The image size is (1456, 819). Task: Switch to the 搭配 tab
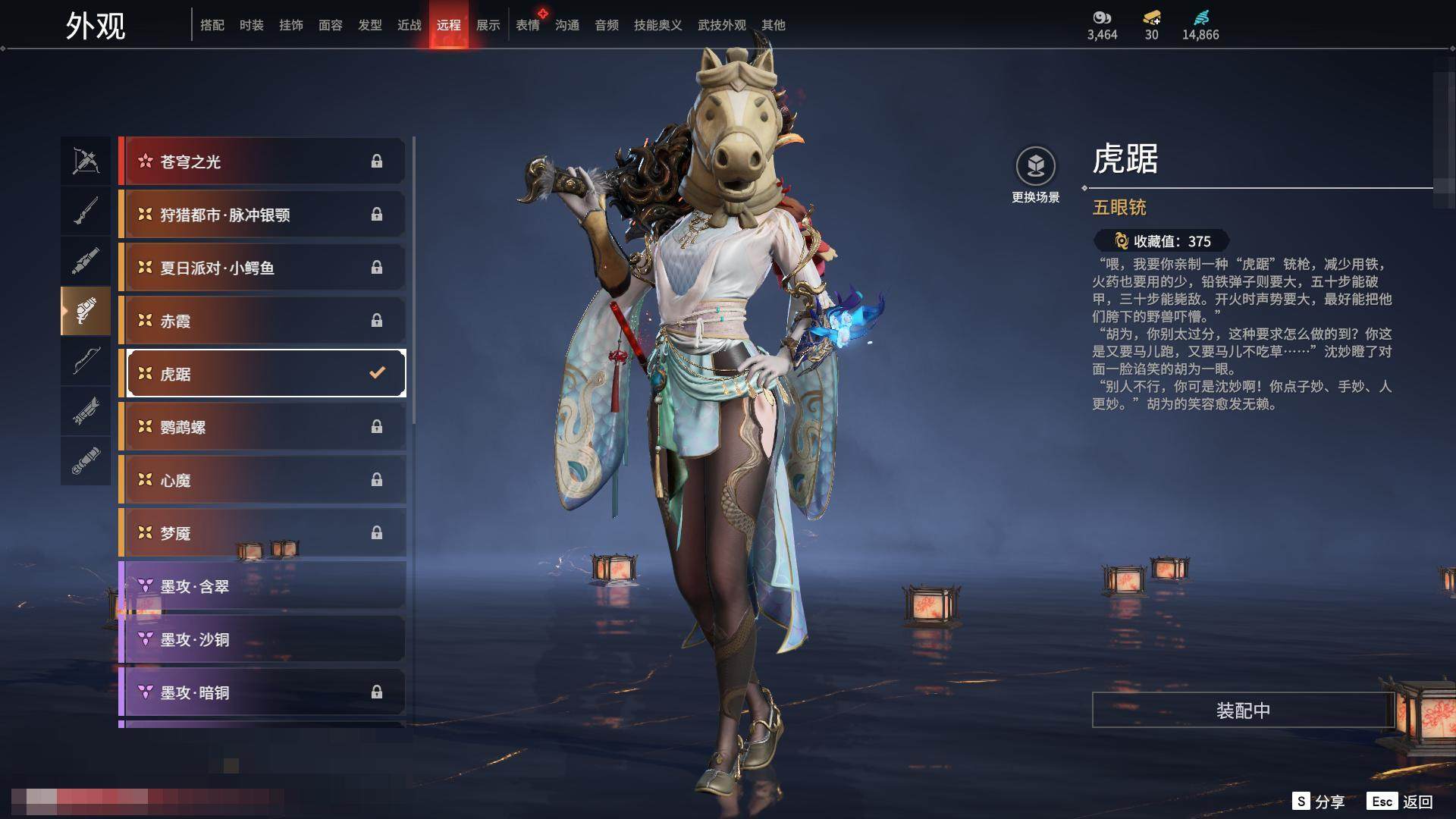[212, 25]
